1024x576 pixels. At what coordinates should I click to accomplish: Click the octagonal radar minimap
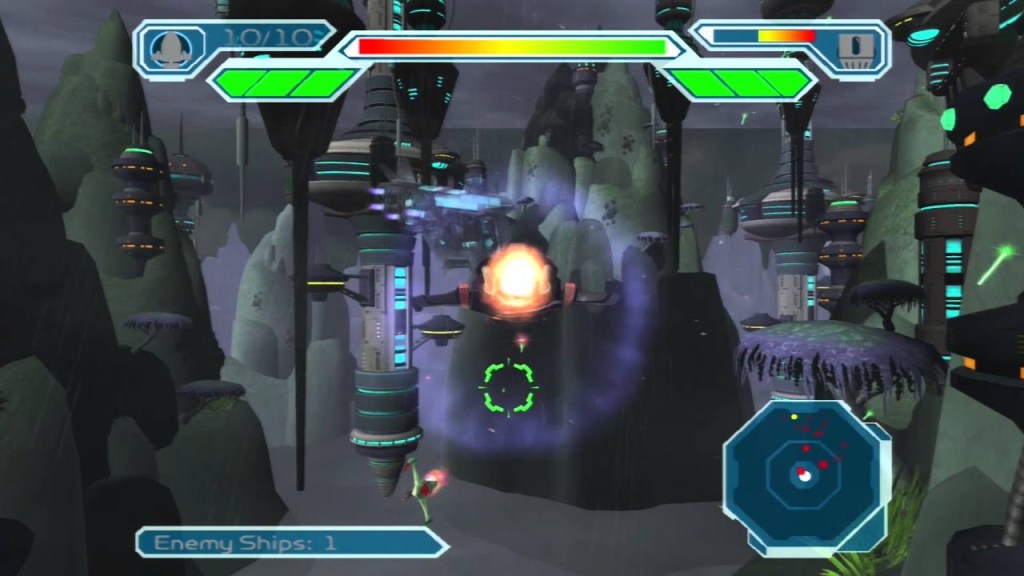(x=804, y=472)
